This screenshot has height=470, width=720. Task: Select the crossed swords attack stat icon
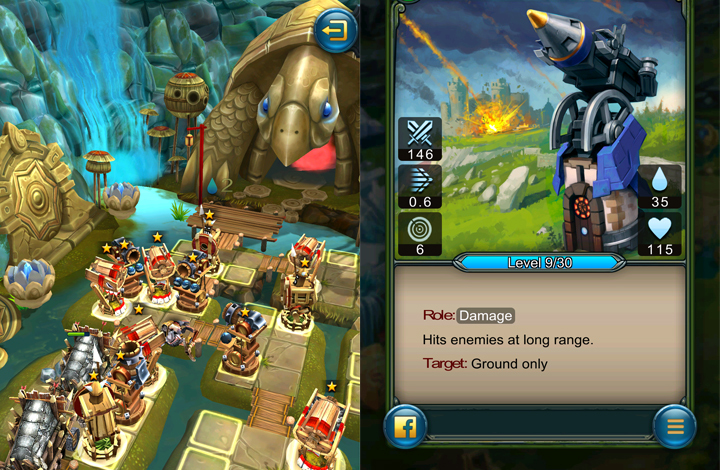click(x=419, y=133)
